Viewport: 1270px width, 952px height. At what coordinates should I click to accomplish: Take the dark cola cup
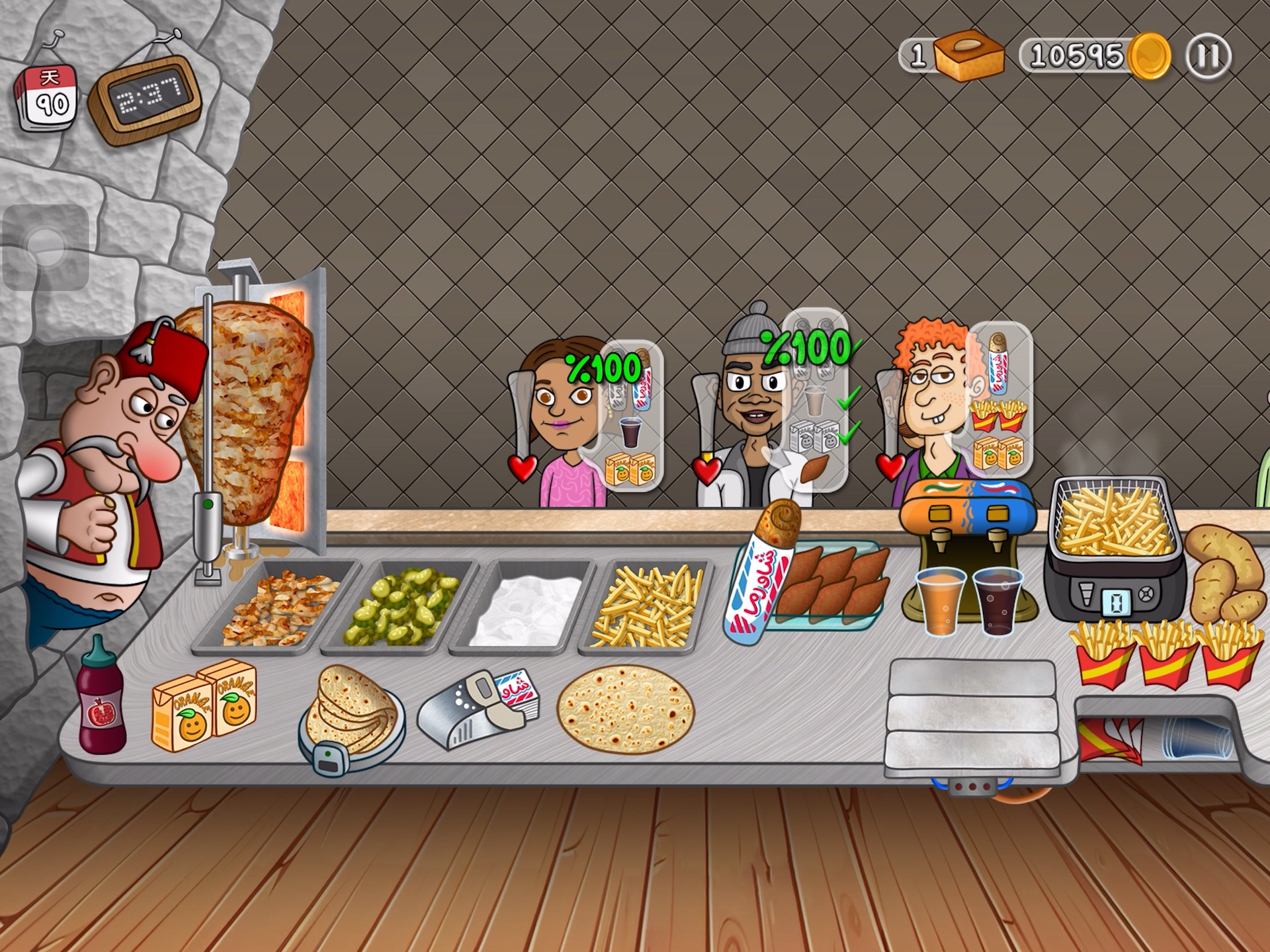pos(997,602)
